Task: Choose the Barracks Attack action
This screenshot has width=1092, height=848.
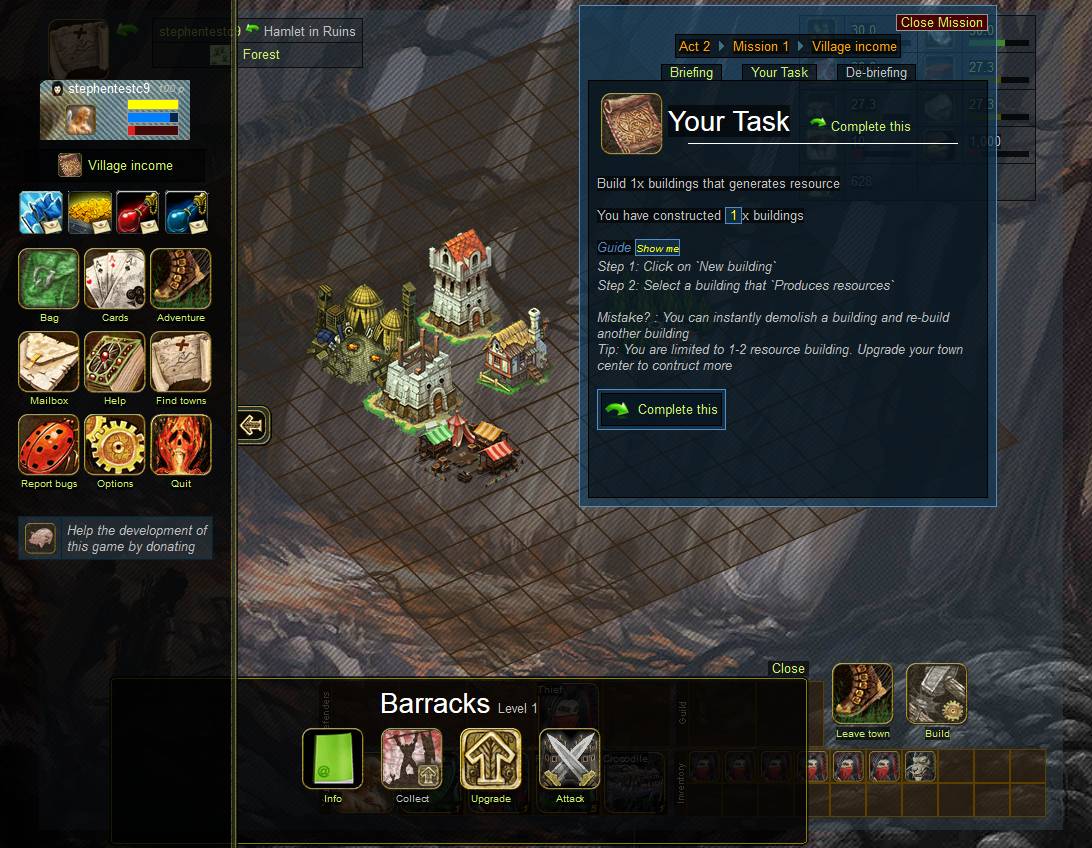Action: [x=570, y=759]
